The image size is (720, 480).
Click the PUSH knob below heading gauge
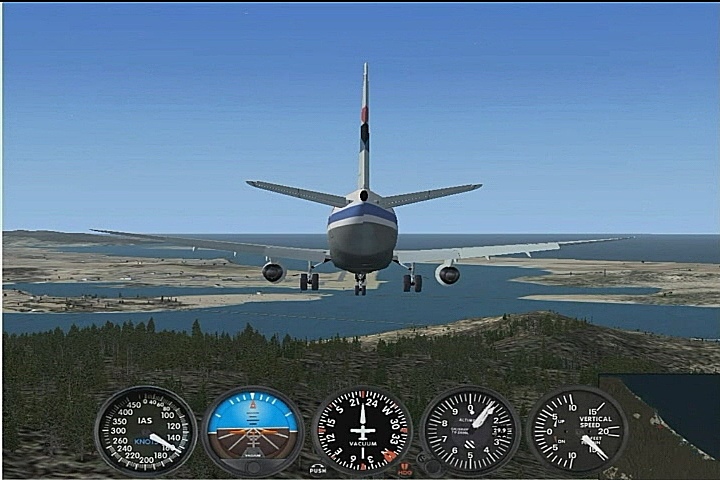[318, 467]
